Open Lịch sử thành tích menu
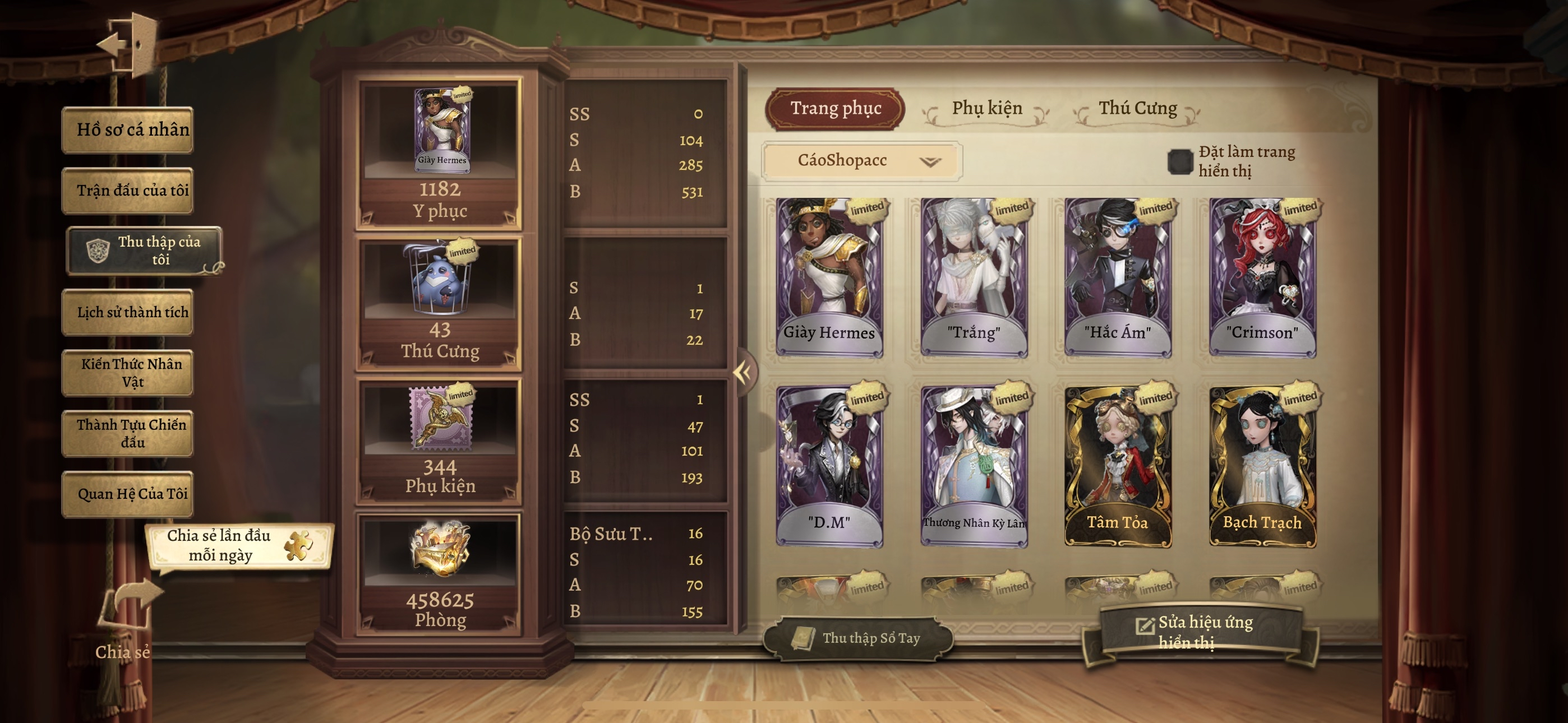 click(x=128, y=312)
